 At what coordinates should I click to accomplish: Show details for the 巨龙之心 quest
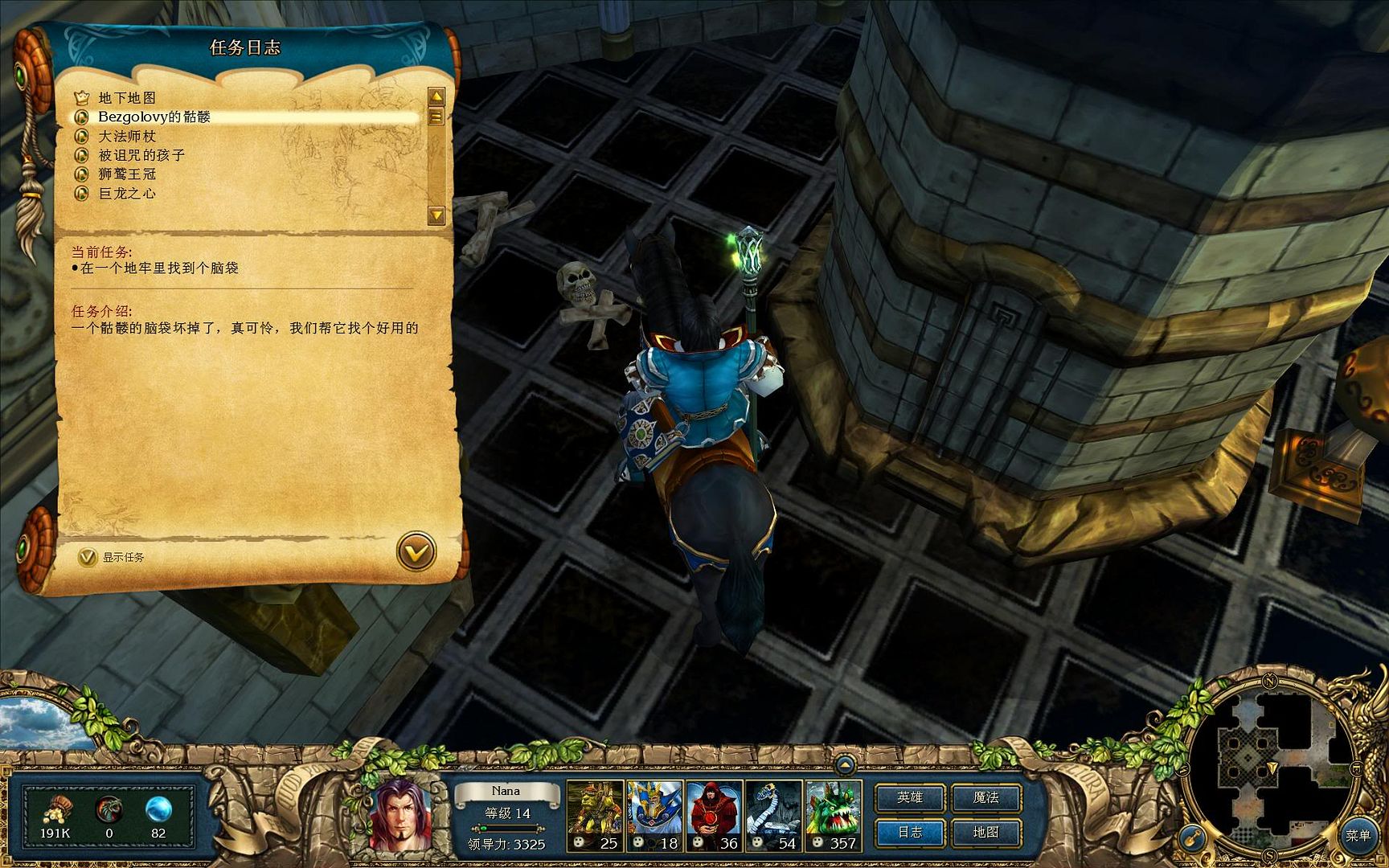point(127,194)
